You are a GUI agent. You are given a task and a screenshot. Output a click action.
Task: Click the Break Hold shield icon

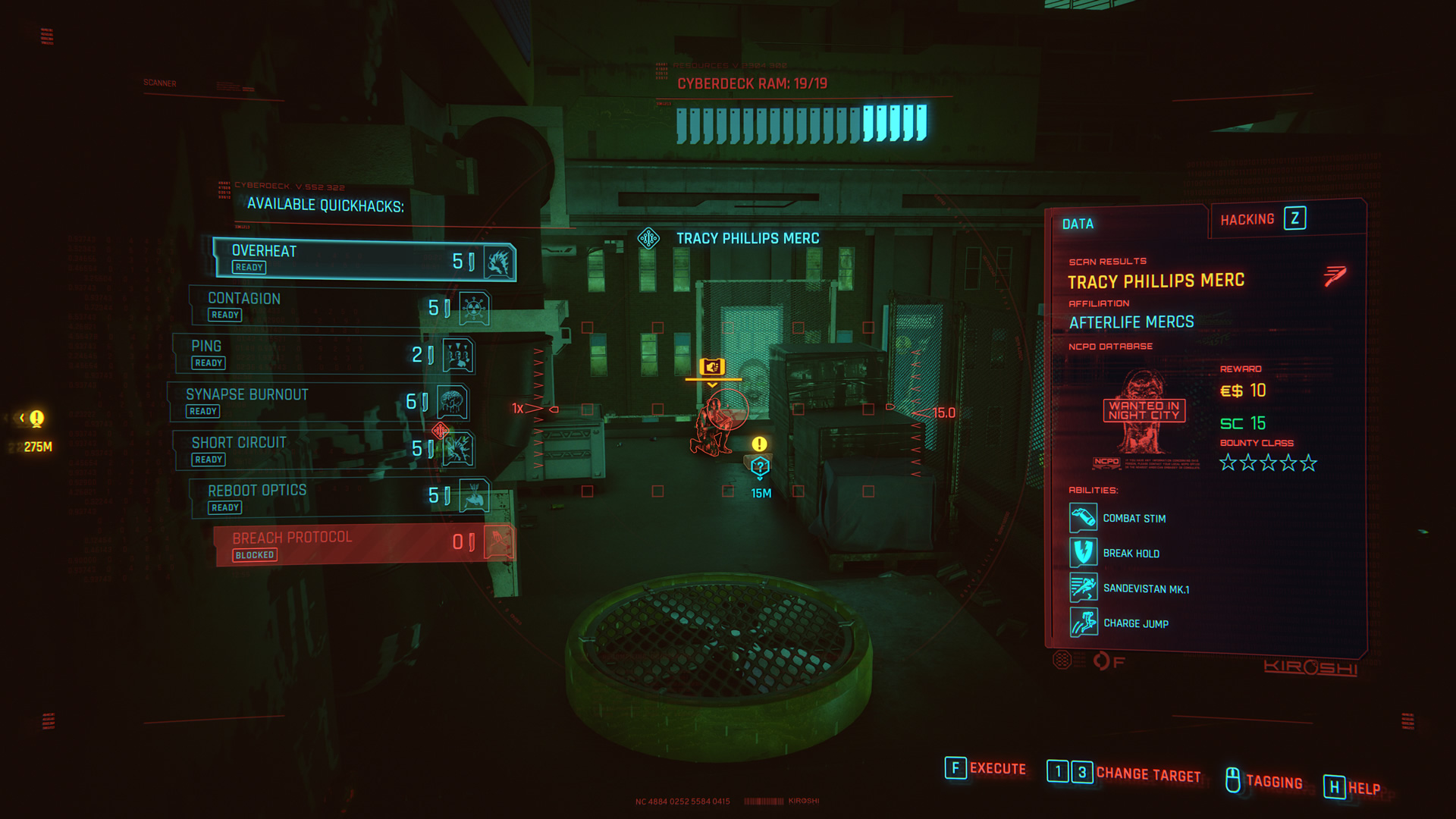pos(1084,553)
